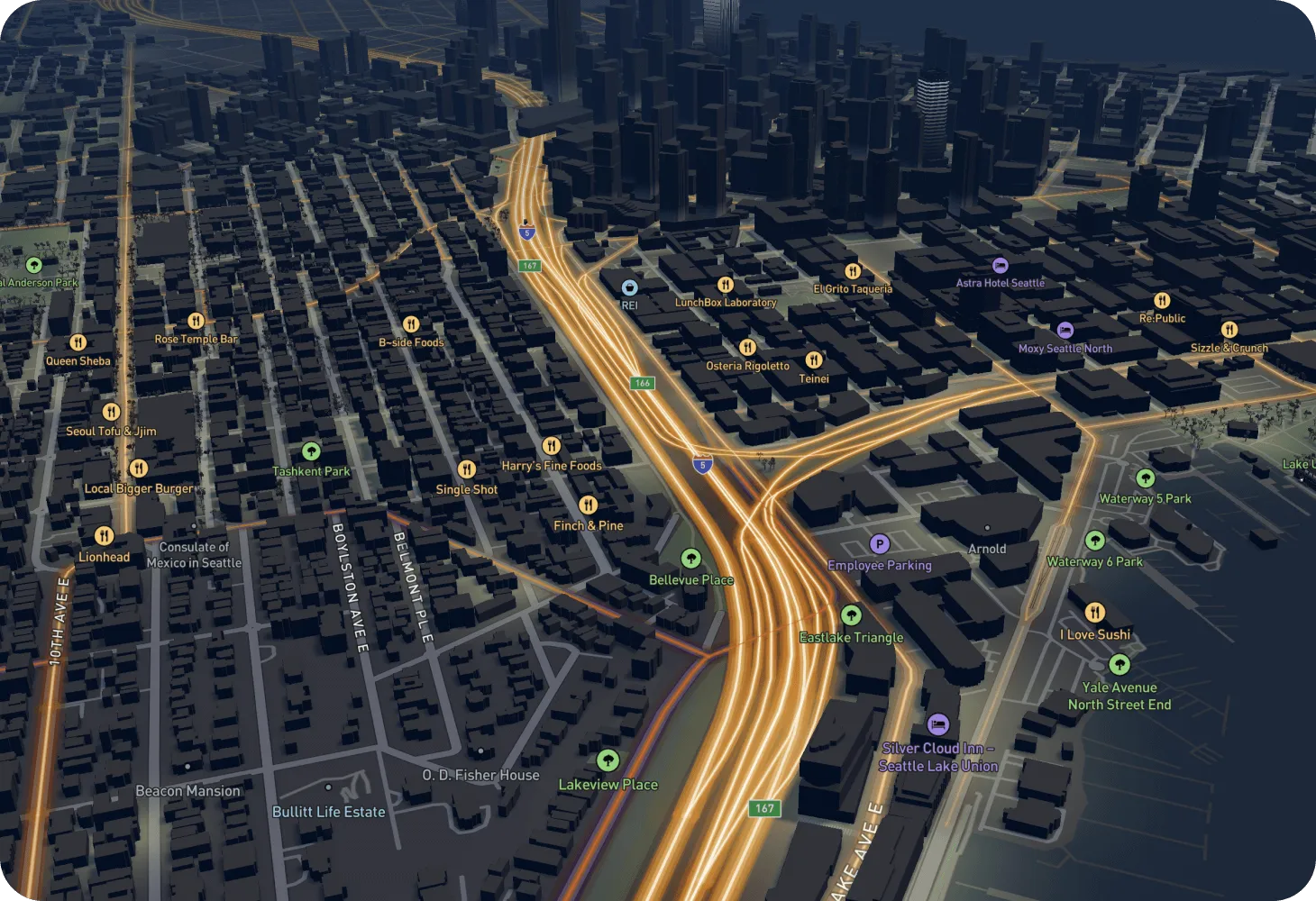1316x901 pixels.
Task: Select the Seoul Tofu & Jjim marker
Action: tap(111, 412)
